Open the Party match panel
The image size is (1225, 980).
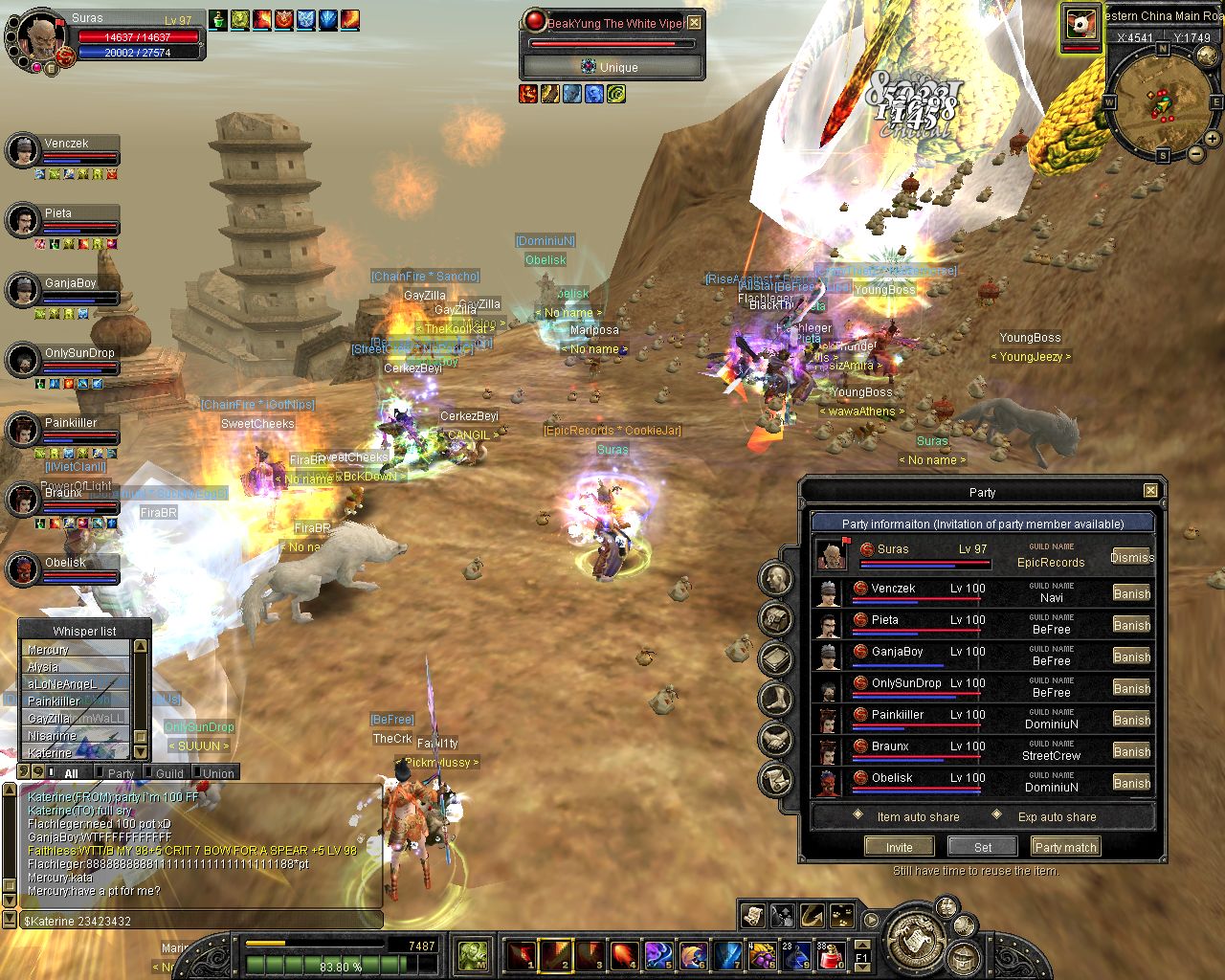tap(1065, 847)
